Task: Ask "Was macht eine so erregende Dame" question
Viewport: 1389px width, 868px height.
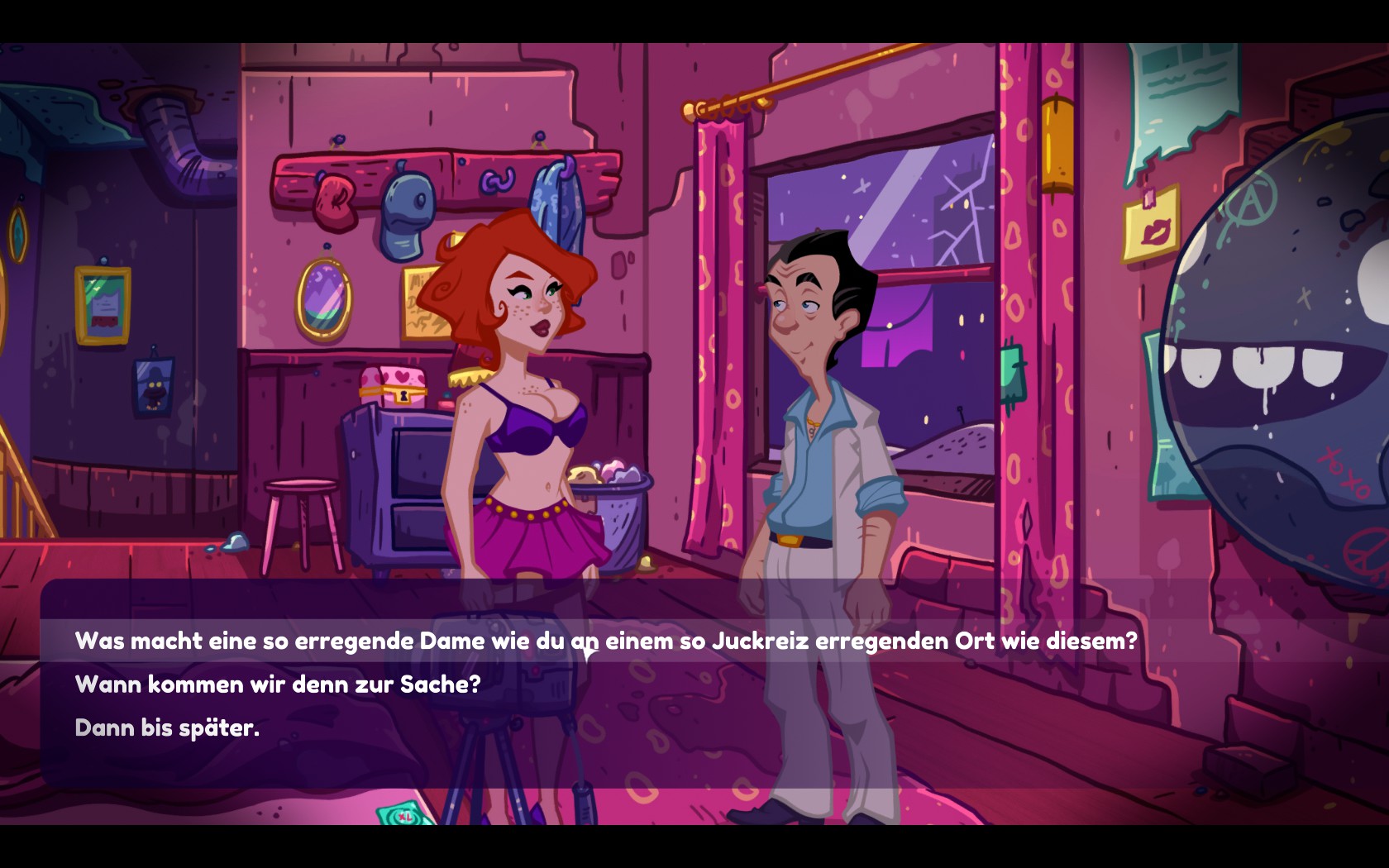Action: [x=605, y=641]
